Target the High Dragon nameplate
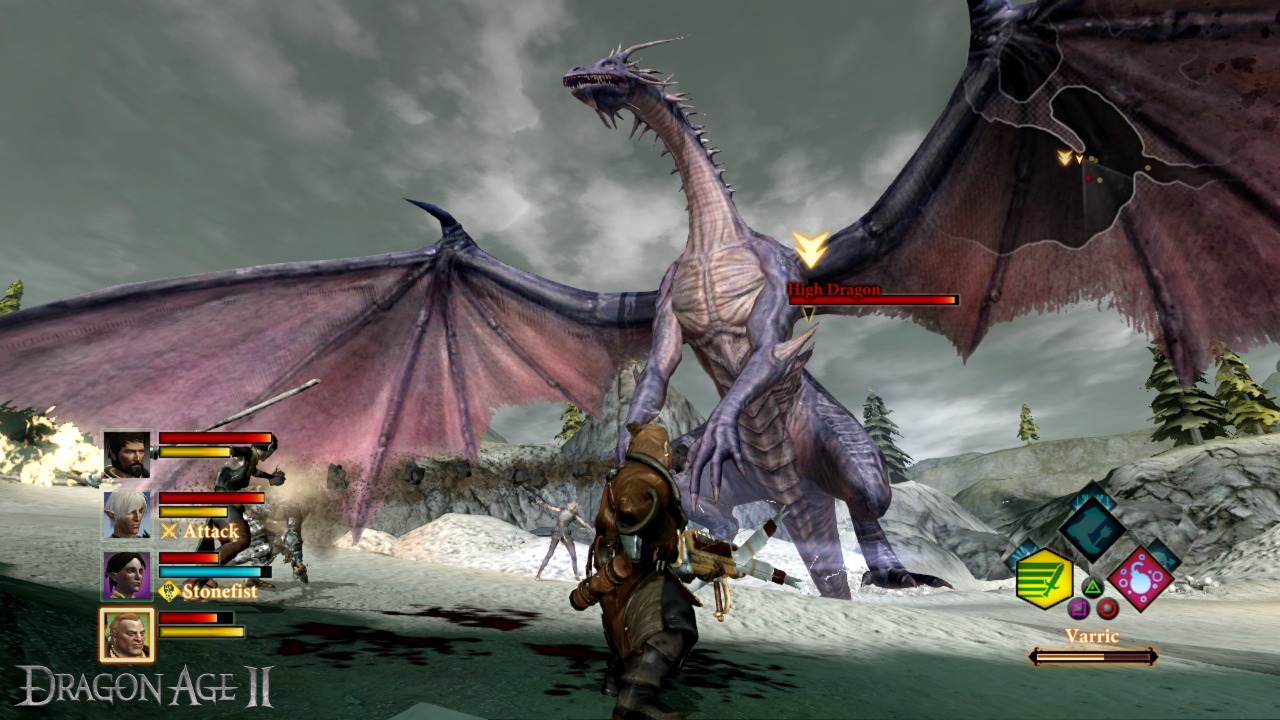The height and width of the screenshot is (720, 1280). click(834, 290)
